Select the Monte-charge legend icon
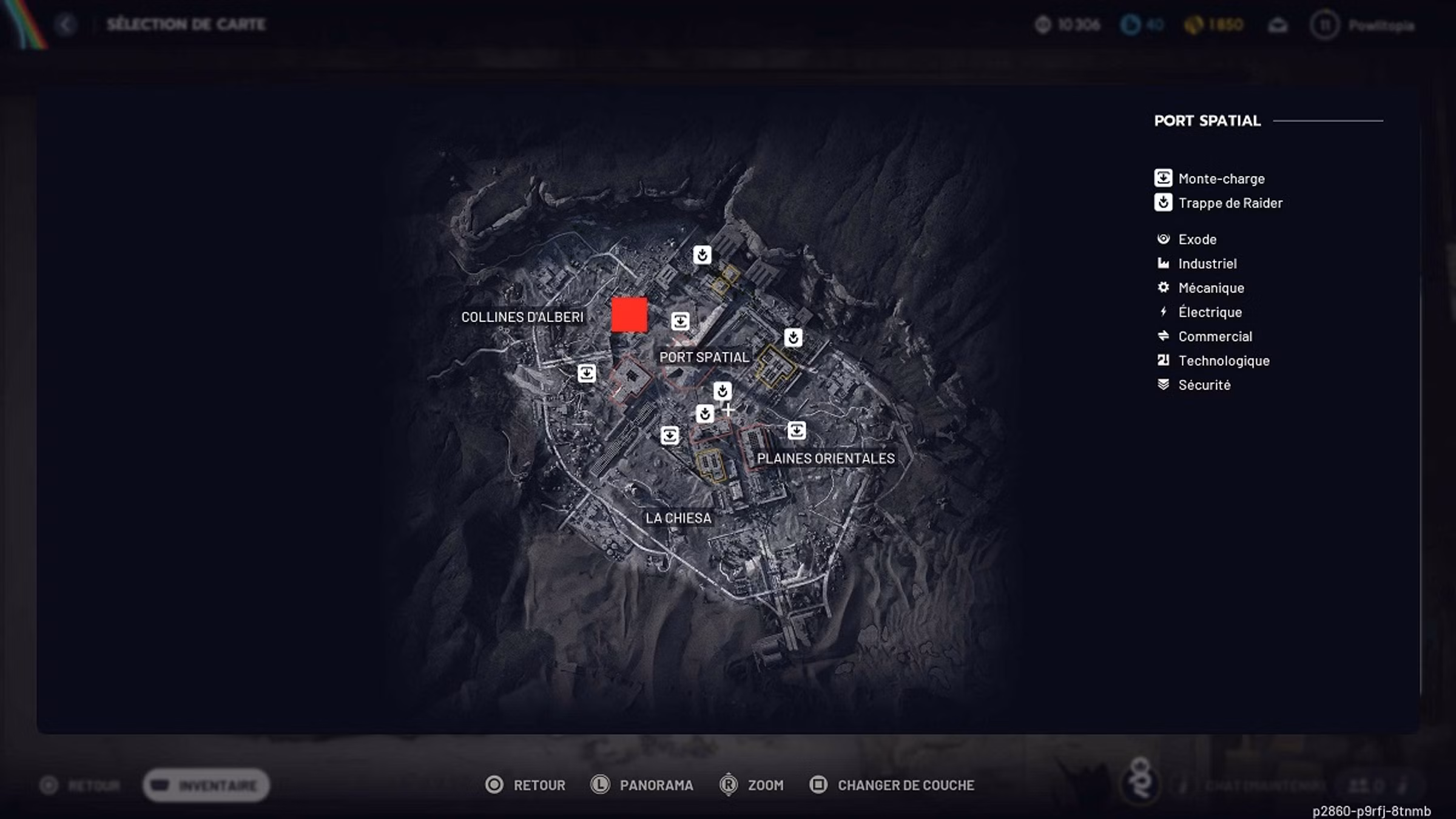The width and height of the screenshot is (1456, 819). (x=1163, y=178)
